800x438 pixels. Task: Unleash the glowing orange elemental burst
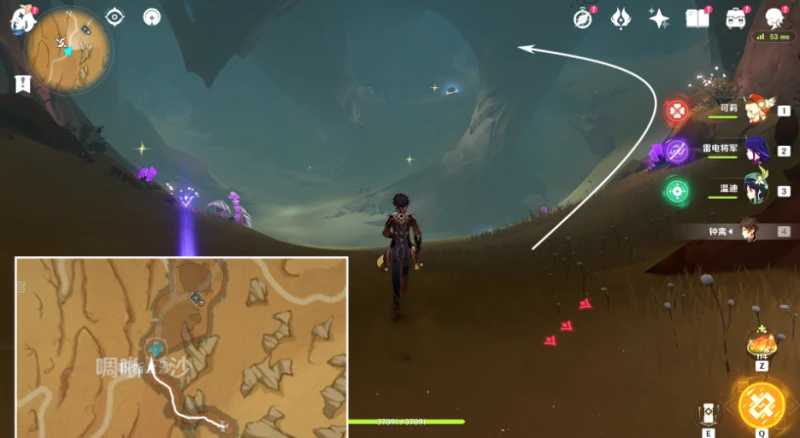(x=761, y=405)
